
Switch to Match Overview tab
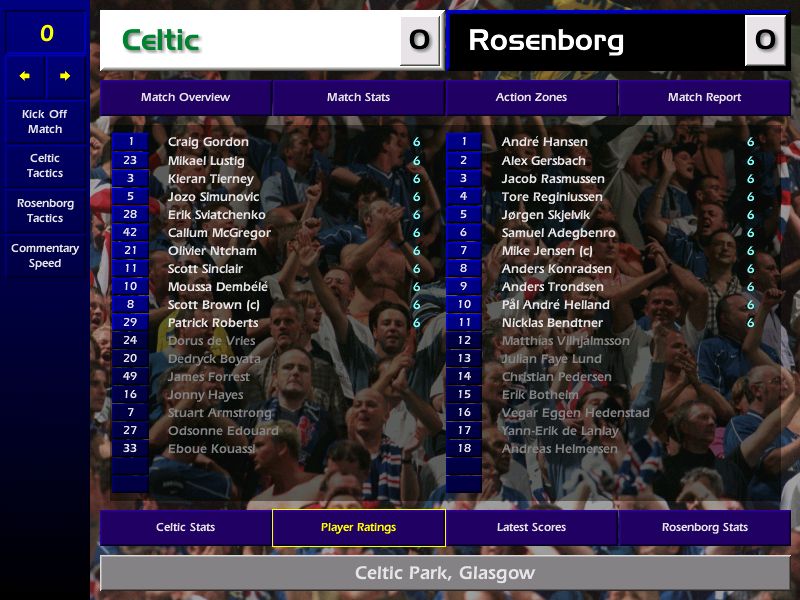click(185, 97)
